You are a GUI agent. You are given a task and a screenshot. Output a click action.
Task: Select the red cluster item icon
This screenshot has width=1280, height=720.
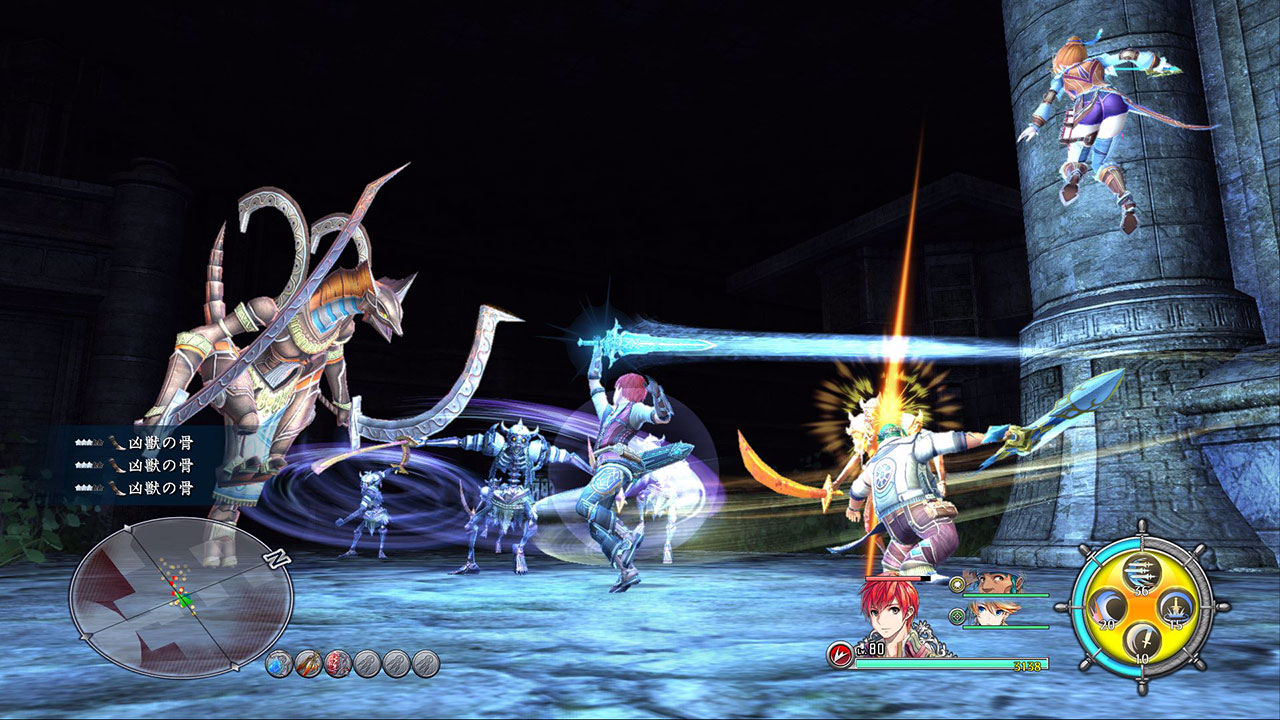coord(338,663)
